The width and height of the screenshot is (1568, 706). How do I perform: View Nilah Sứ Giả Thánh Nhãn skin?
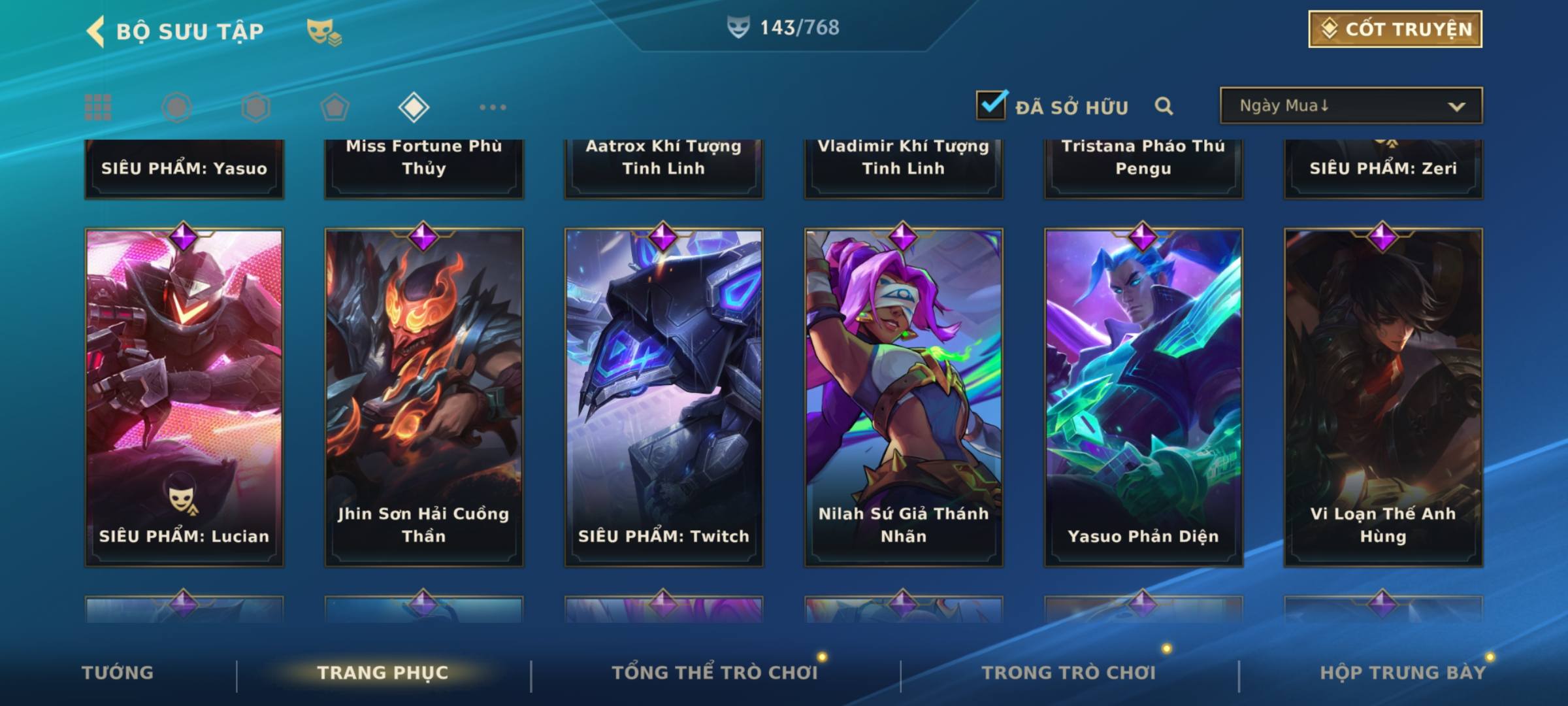click(904, 397)
